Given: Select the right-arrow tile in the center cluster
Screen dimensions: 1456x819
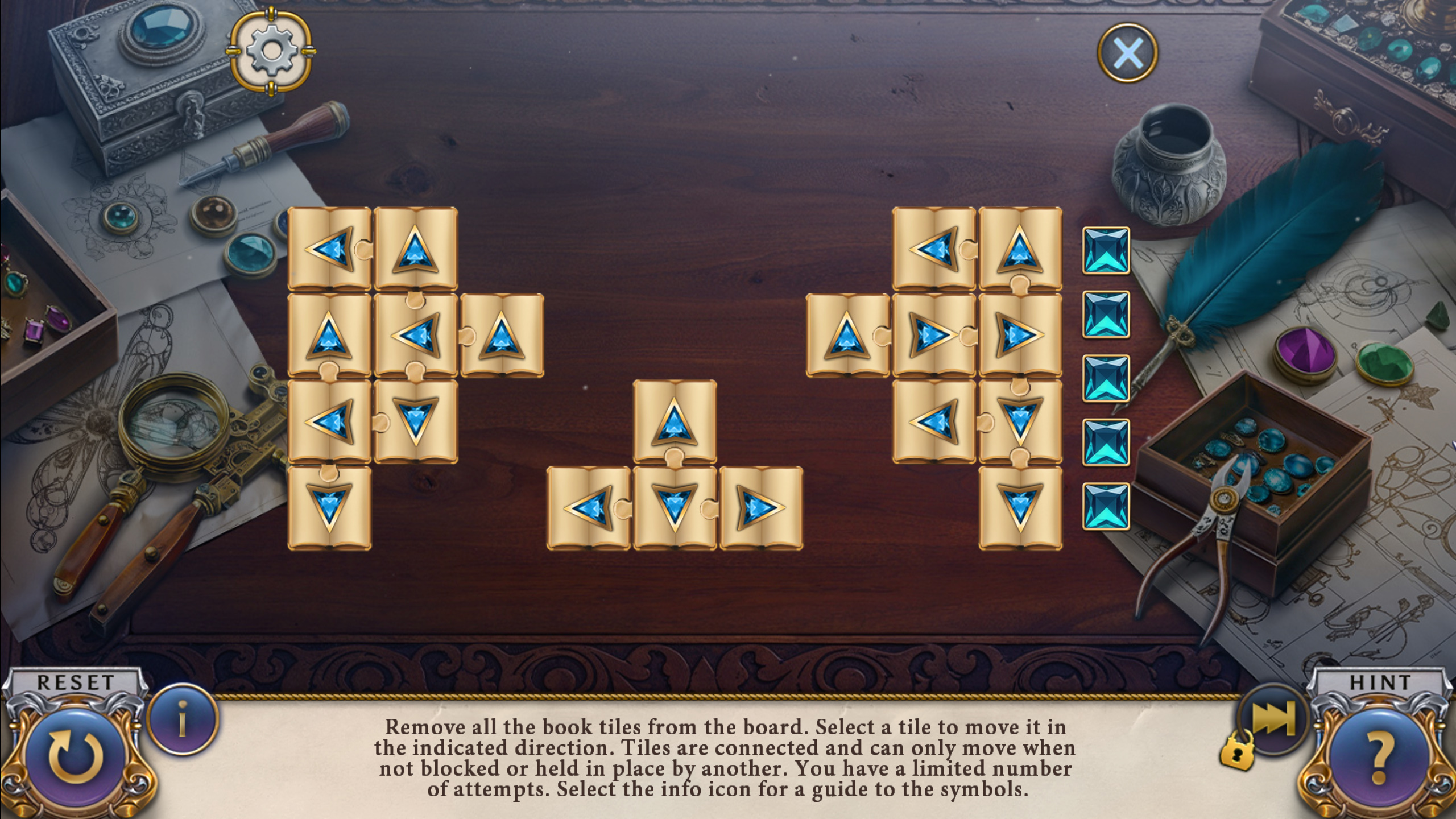Looking at the screenshot, I should (x=761, y=508).
